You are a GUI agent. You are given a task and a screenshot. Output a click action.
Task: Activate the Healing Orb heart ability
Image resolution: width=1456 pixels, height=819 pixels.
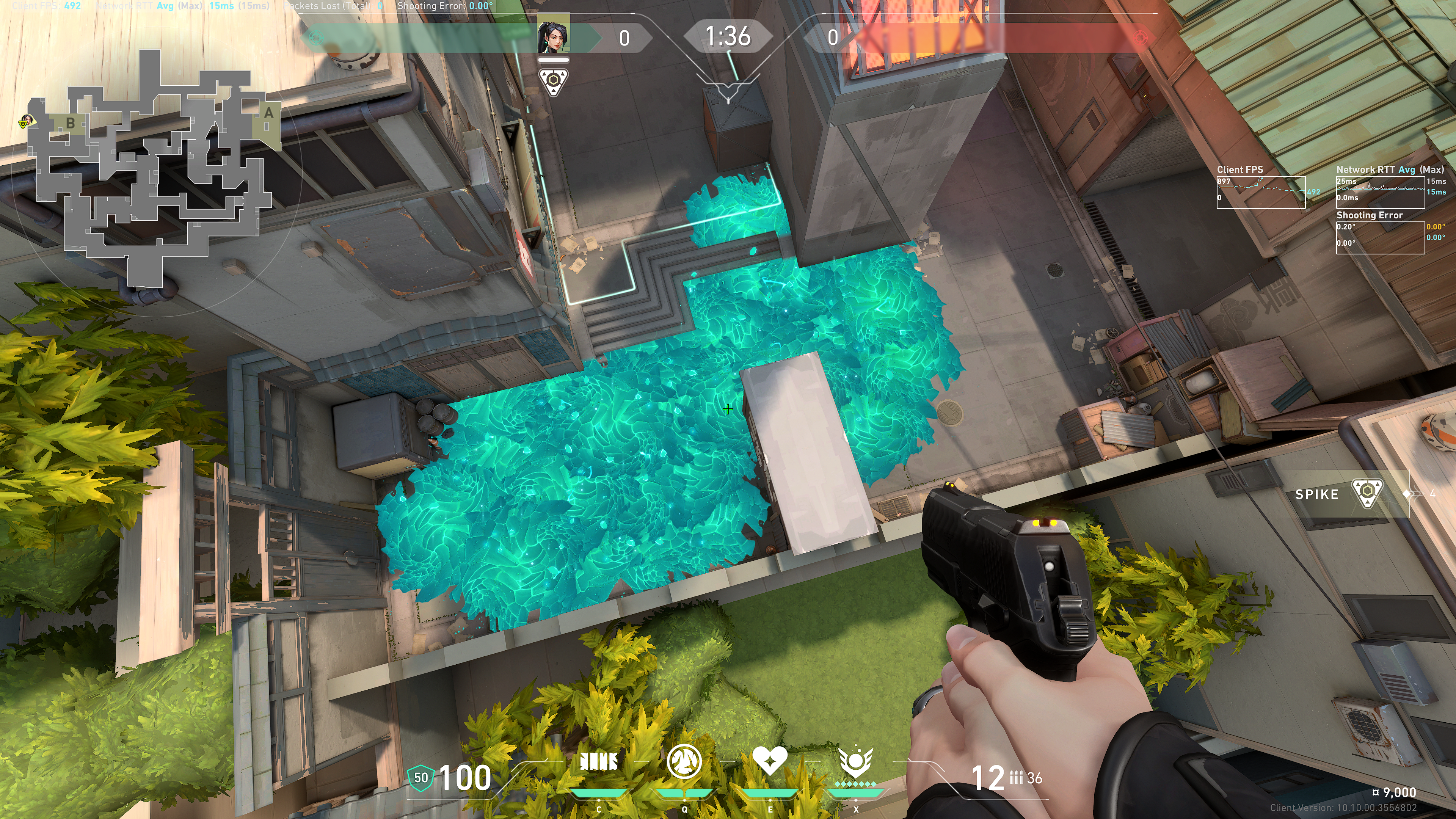tap(769, 761)
